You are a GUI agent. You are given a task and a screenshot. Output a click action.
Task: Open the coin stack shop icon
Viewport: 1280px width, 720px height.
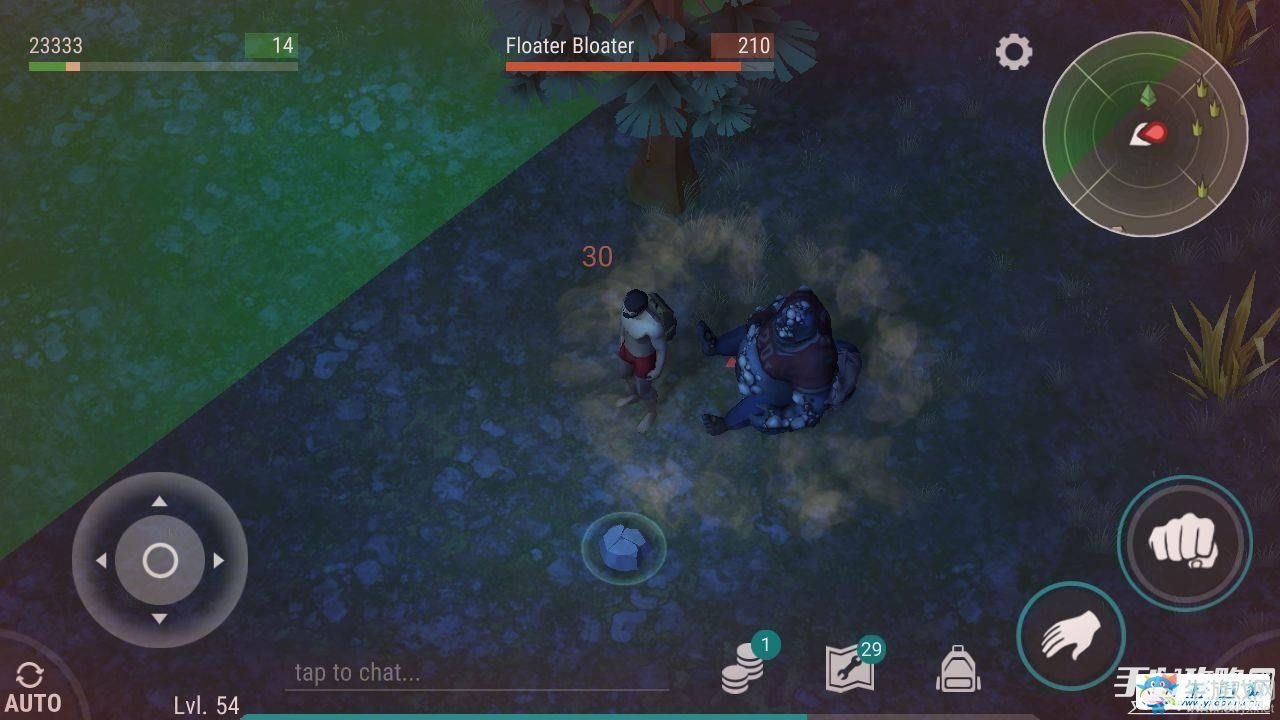pos(743,669)
